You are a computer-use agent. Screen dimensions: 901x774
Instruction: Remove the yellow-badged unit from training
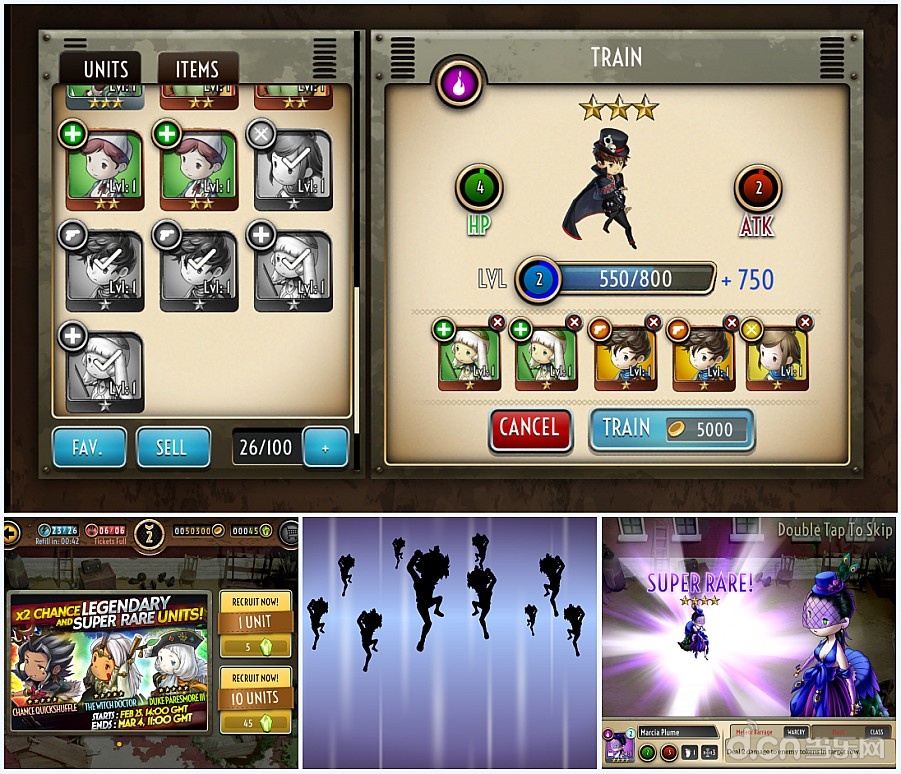(805, 322)
